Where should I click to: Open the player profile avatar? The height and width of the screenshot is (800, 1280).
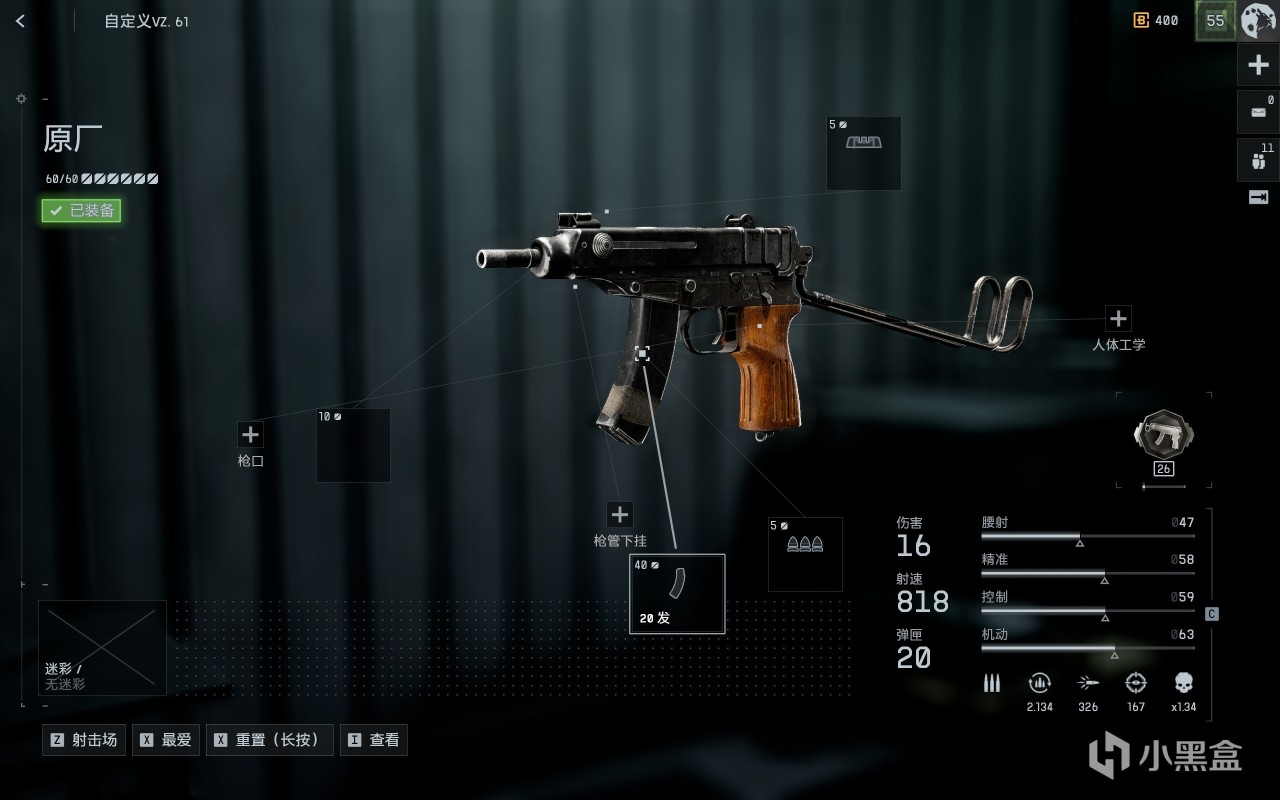[x=1258, y=20]
